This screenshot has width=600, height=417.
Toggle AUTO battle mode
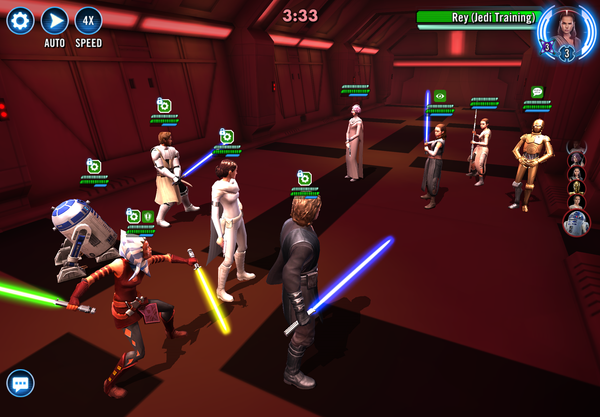click(x=55, y=20)
